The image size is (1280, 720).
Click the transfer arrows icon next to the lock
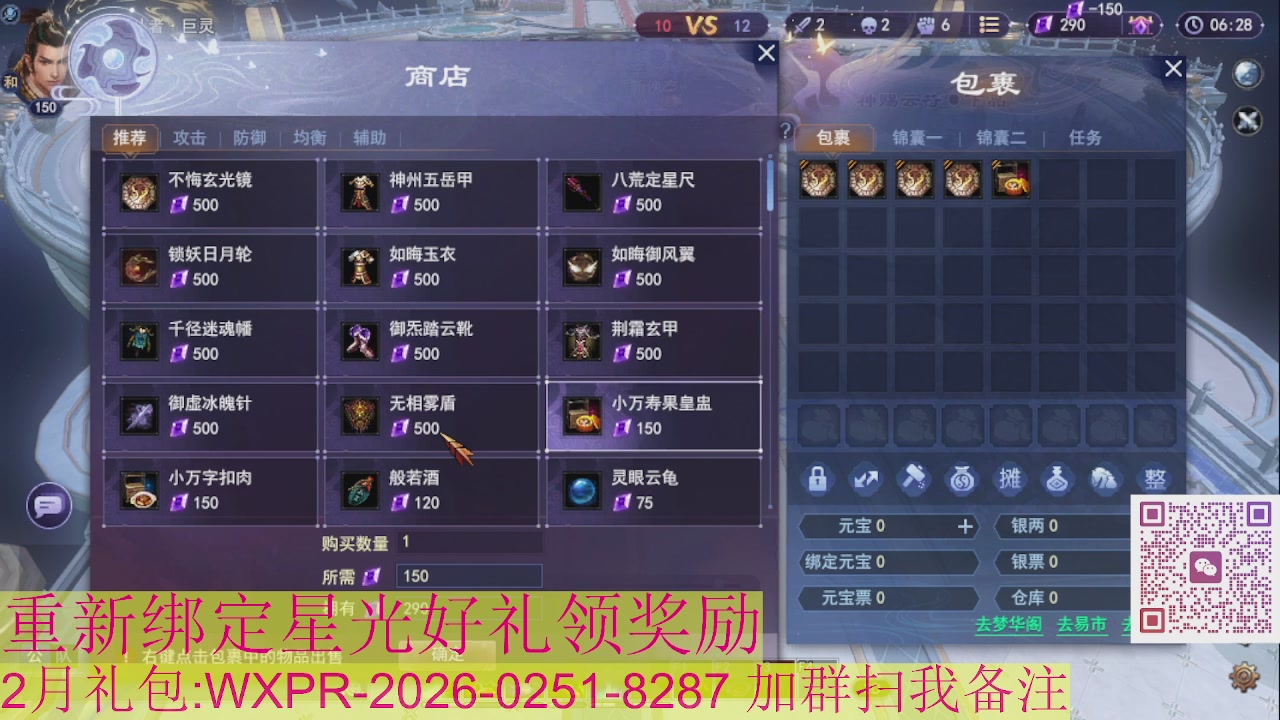[866, 479]
